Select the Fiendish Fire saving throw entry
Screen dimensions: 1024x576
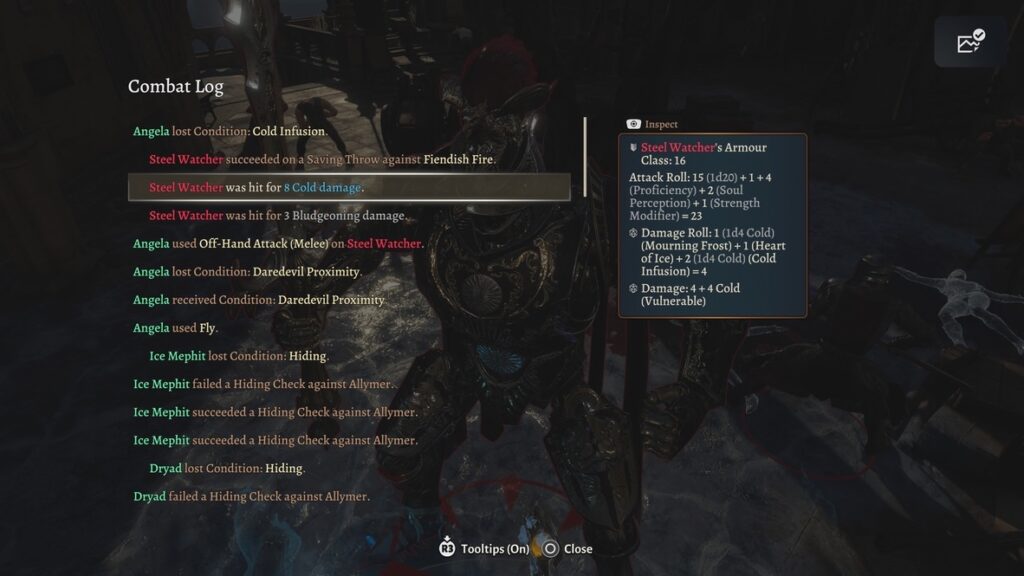coord(322,159)
